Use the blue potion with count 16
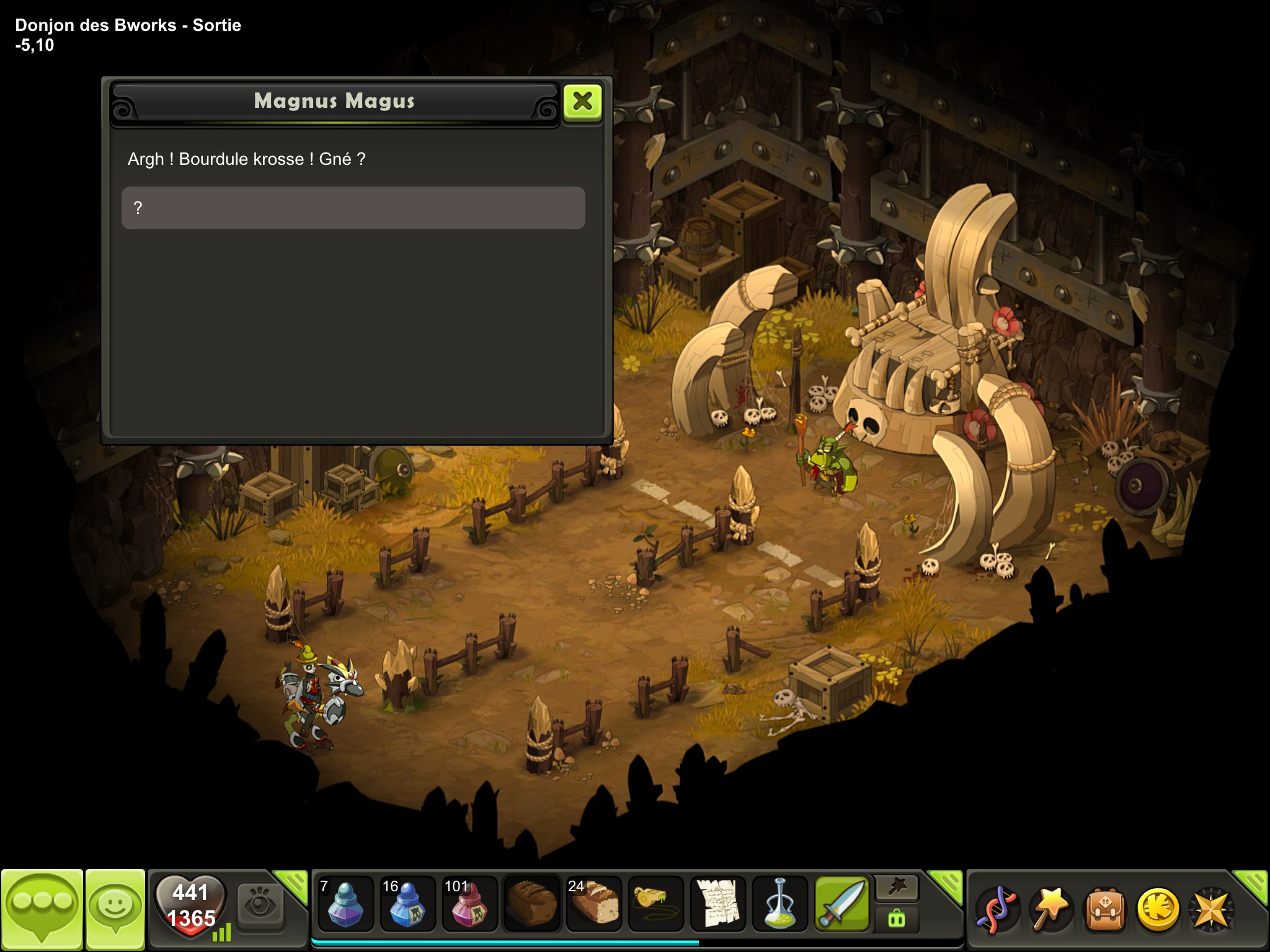This screenshot has height=952, width=1270. [407, 904]
